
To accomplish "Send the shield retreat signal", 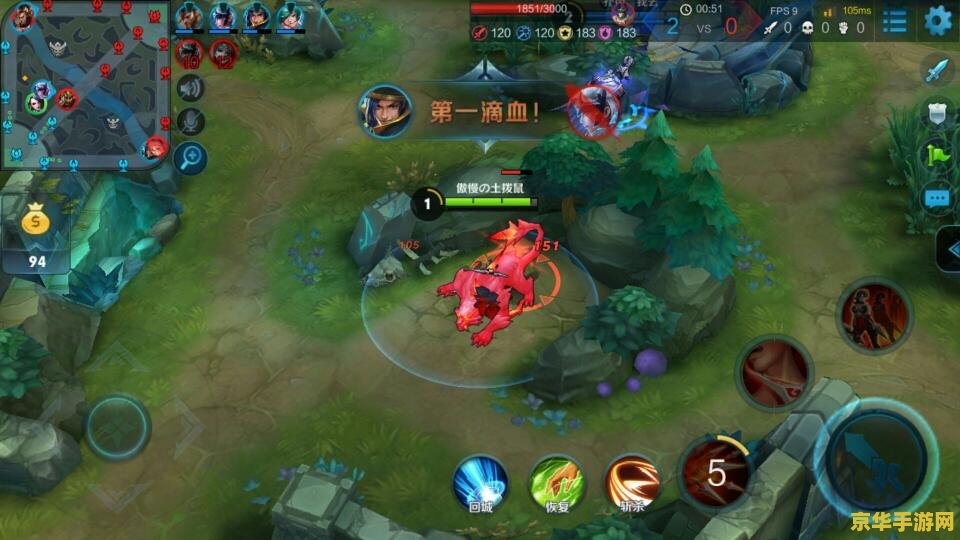I will coord(936,113).
